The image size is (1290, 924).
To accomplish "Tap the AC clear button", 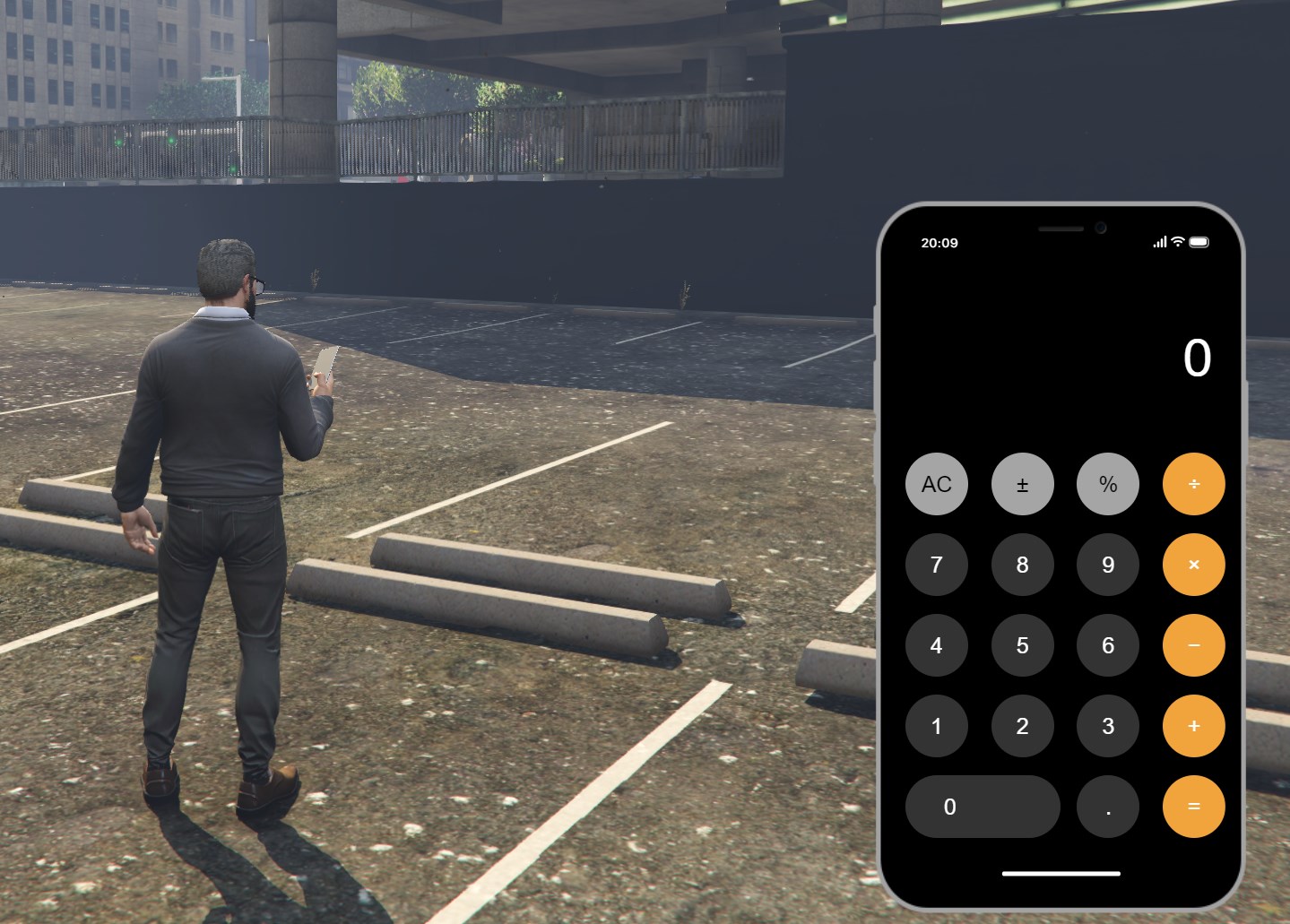I will coord(937,484).
